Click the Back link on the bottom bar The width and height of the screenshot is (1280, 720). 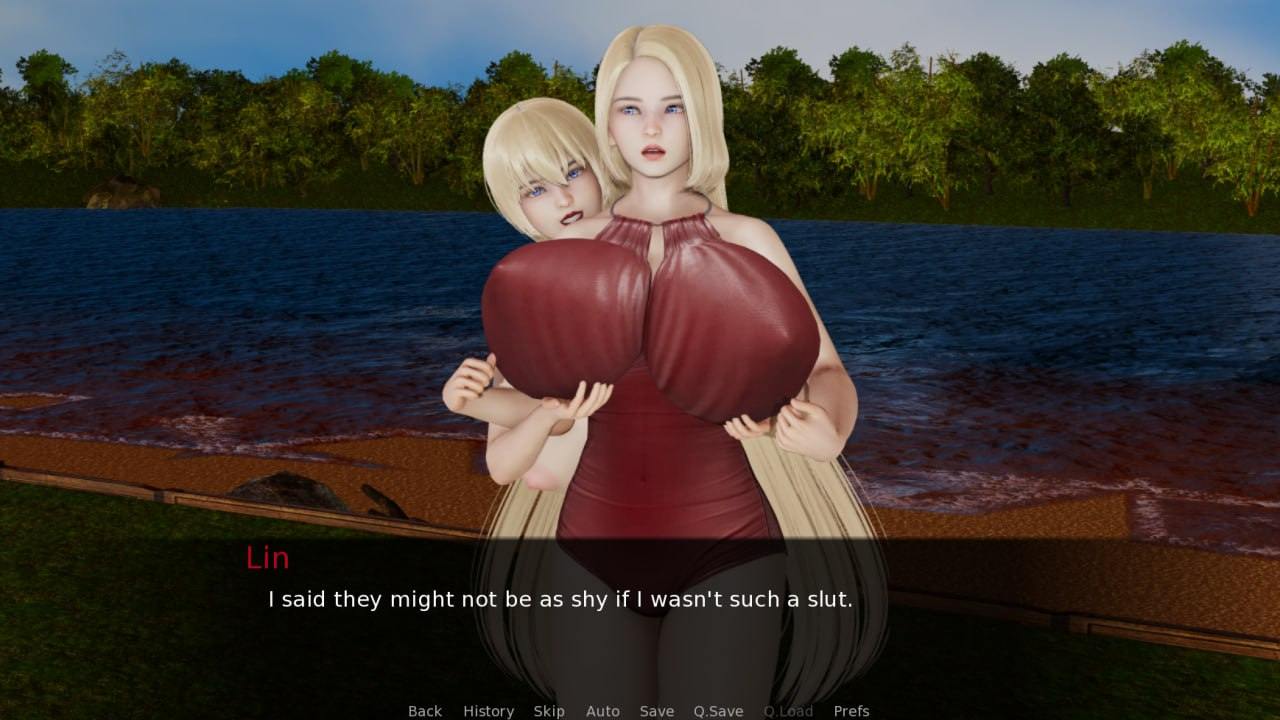coord(424,710)
